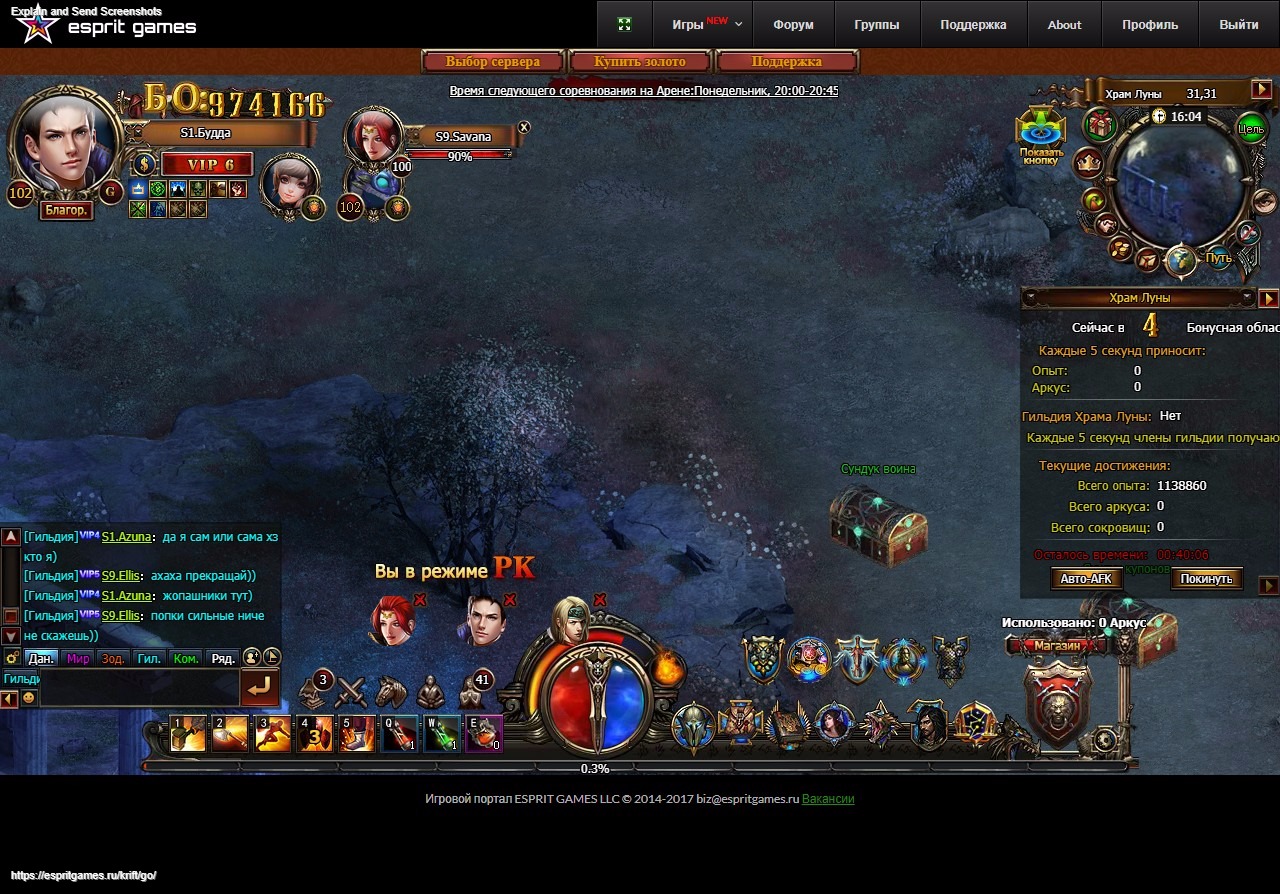
Task: Click the Показать кнопку icon
Action: click(x=1040, y=134)
